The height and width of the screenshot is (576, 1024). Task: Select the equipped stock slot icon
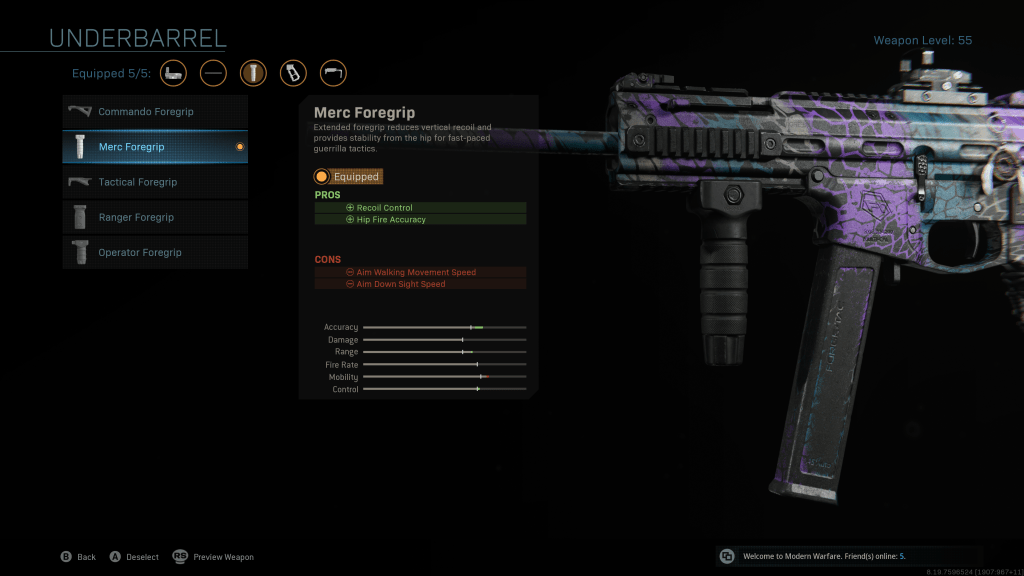pyautogui.click(x=333, y=73)
